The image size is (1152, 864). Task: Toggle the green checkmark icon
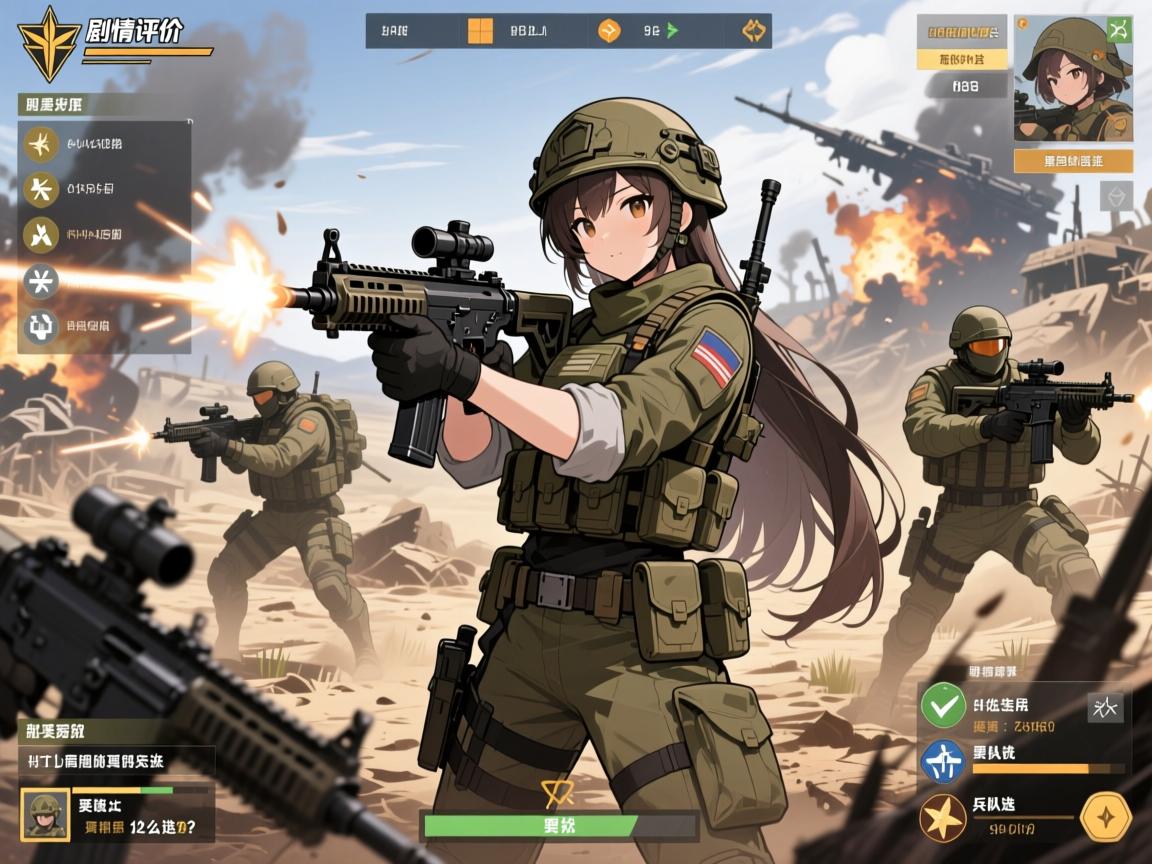pos(942,706)
